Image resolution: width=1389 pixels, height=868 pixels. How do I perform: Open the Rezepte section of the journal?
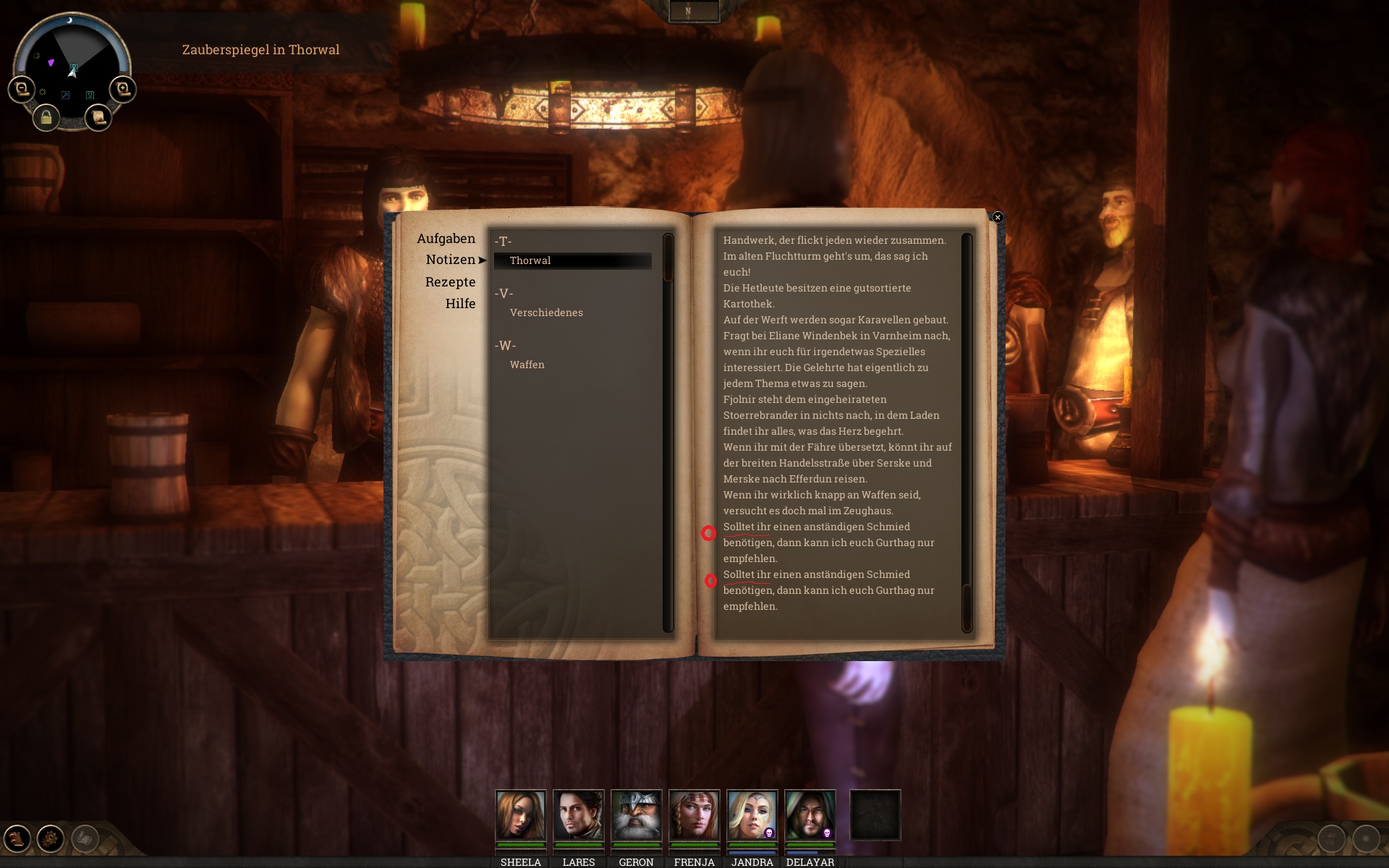pyautogui.click(x=450, y=282)
